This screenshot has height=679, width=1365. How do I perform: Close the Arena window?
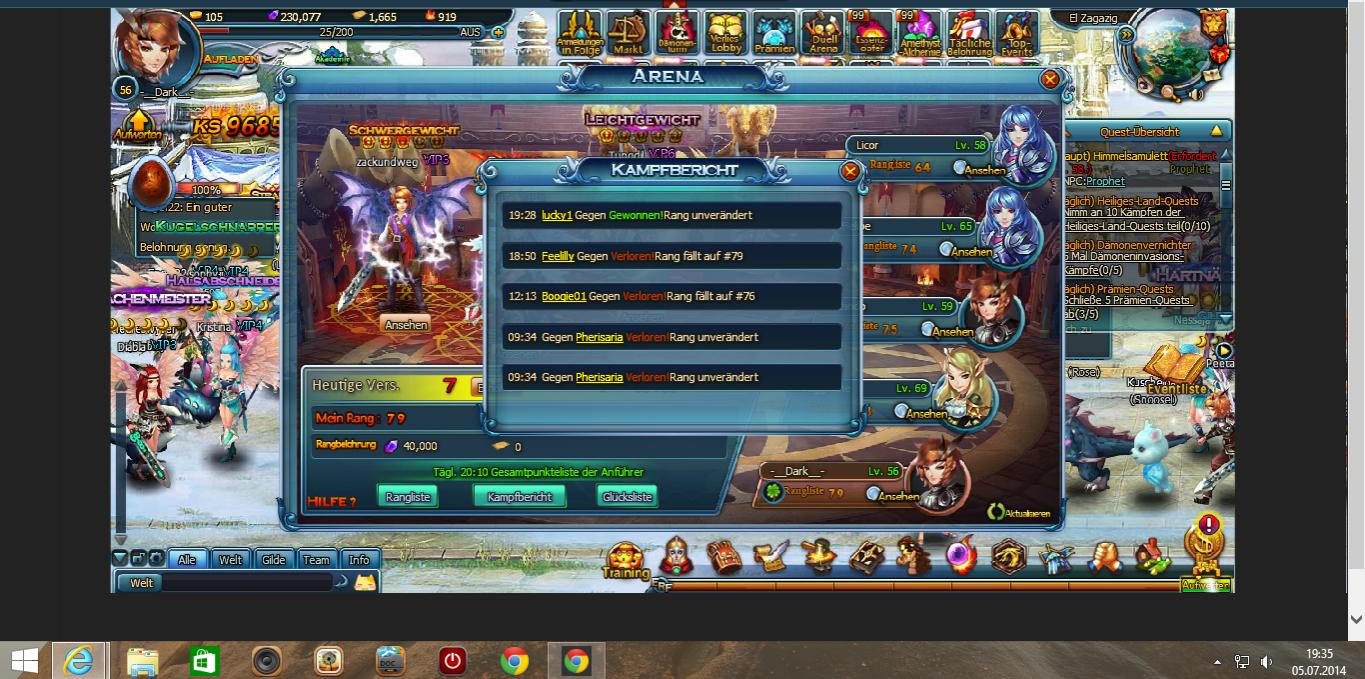(x=1050, y=79)
